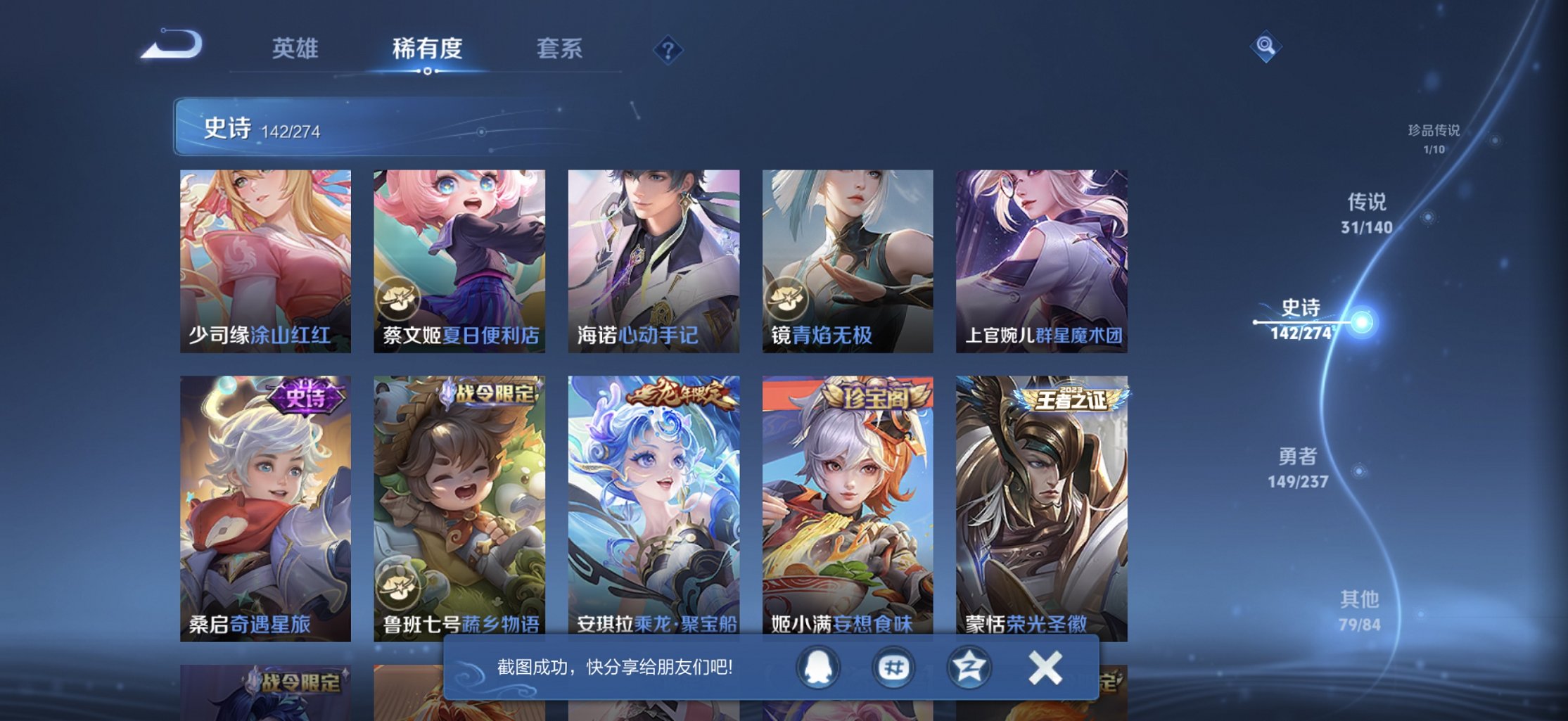Open the help question mark icon
The width and height of the screenshot is (1568, 721).
[669, 49]
